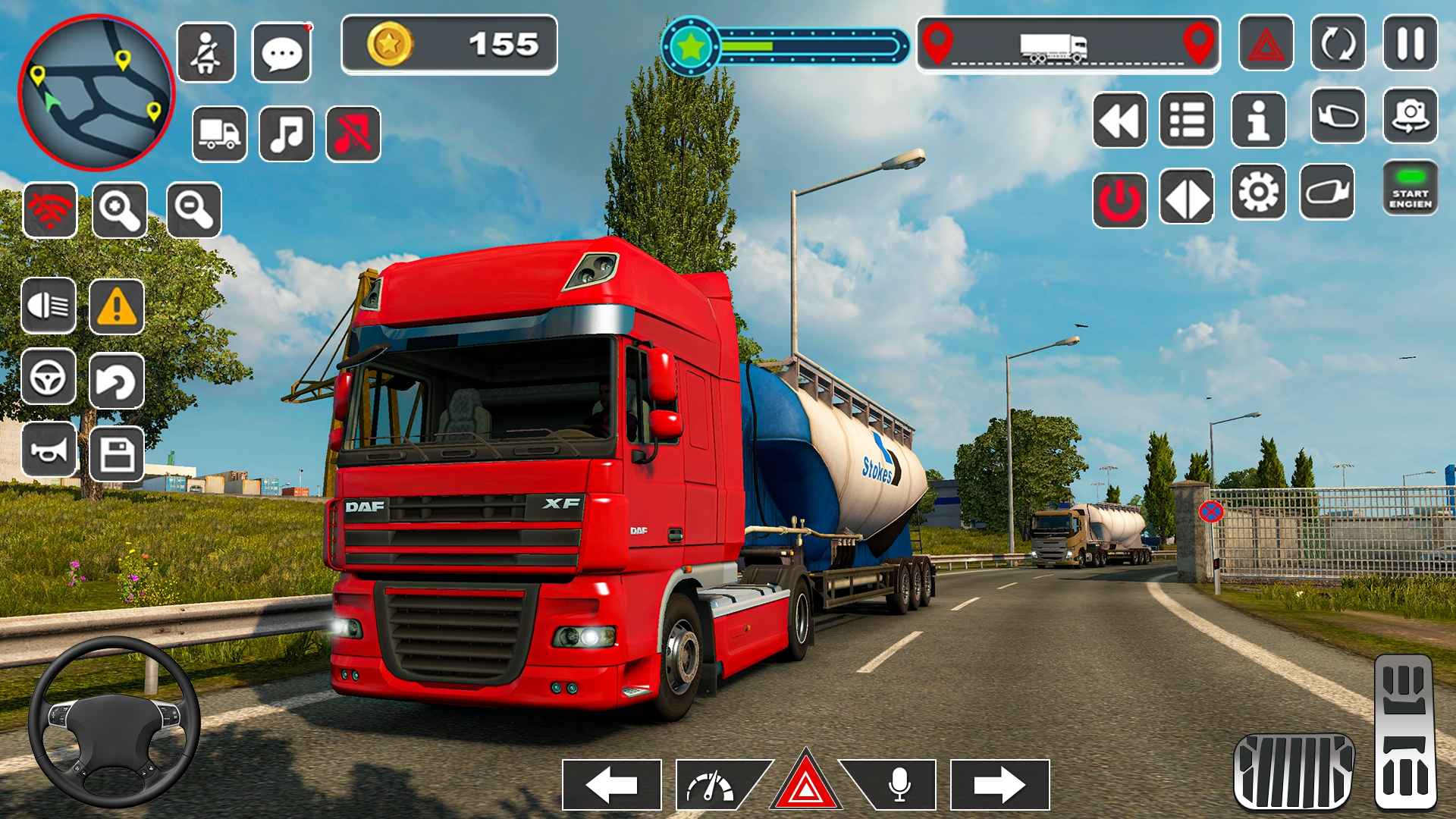Click the red power button

[1119, 199]
